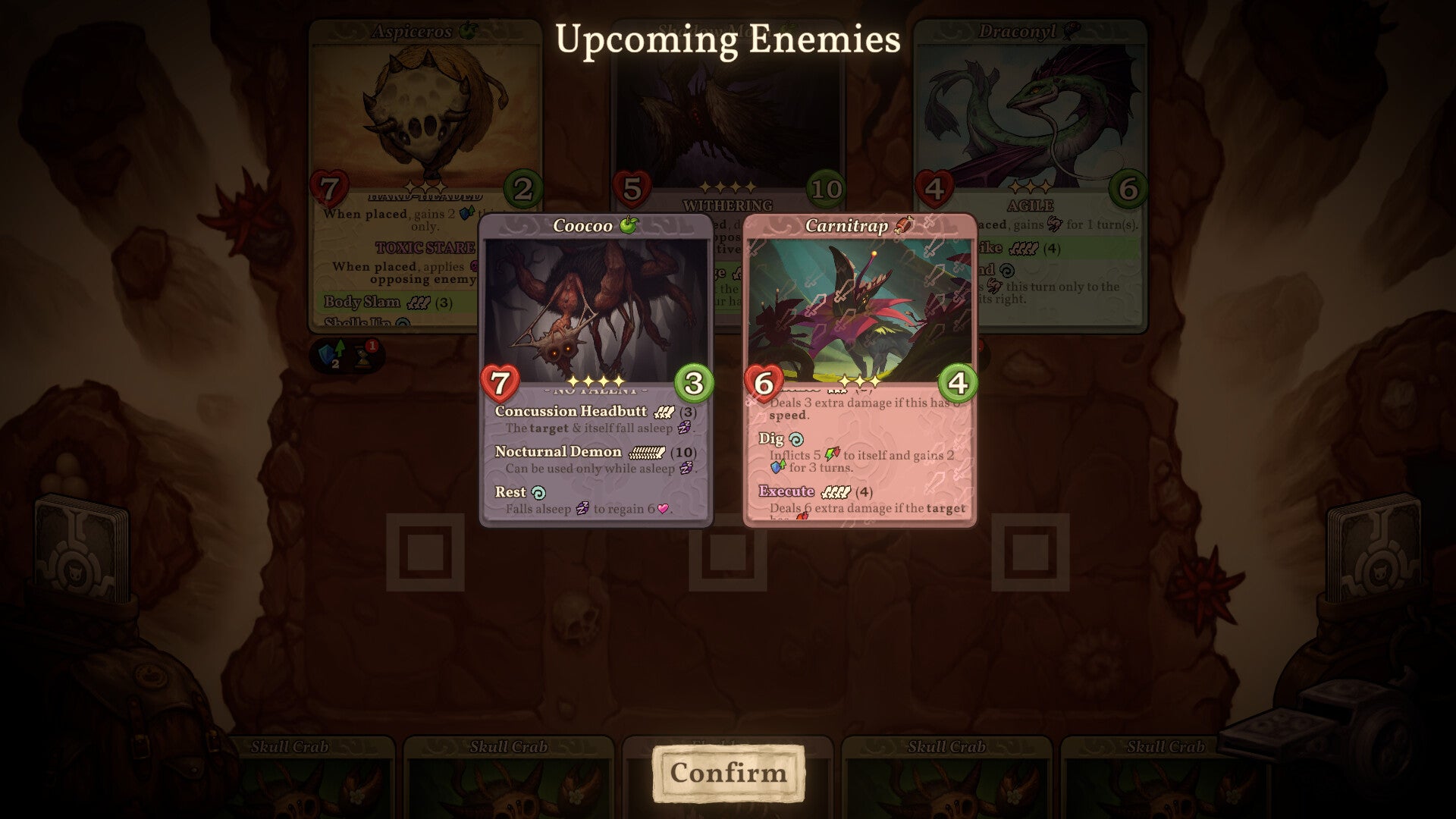
Task: Click the claw icon next to Concussion Headbutt
Action: pos(665,412)
